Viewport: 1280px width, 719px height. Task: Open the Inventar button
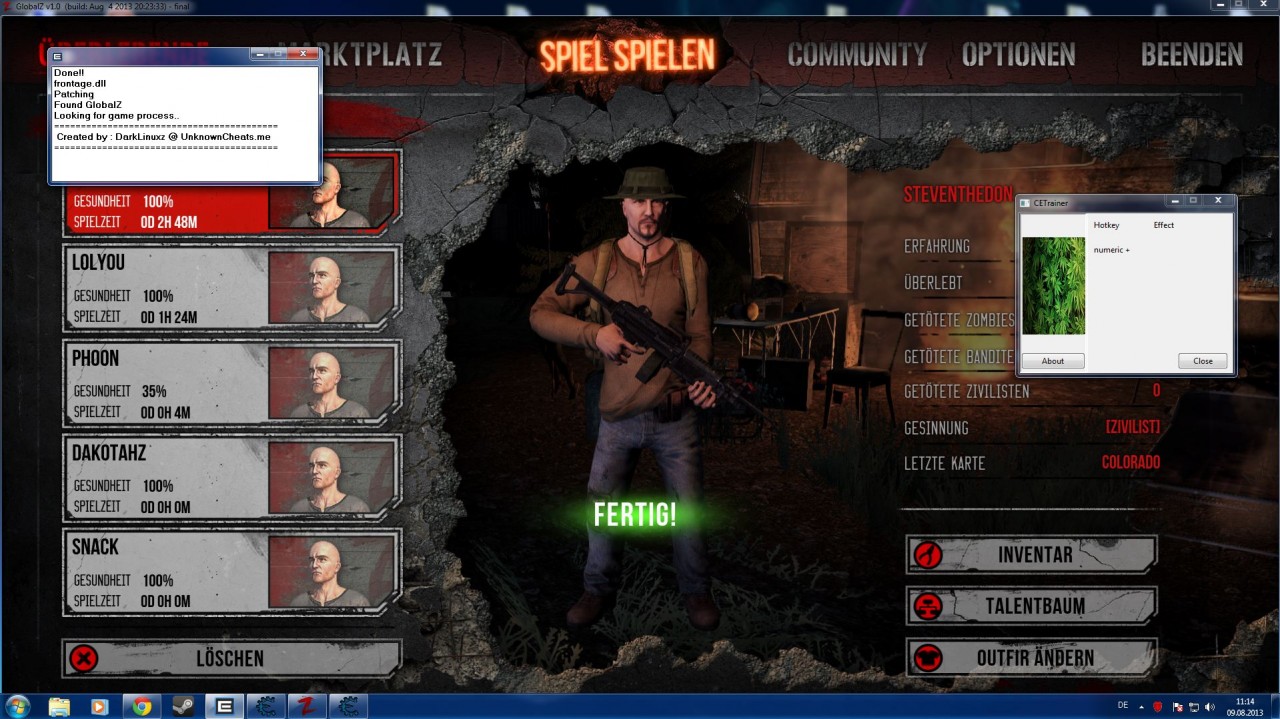coord(1031,554)
